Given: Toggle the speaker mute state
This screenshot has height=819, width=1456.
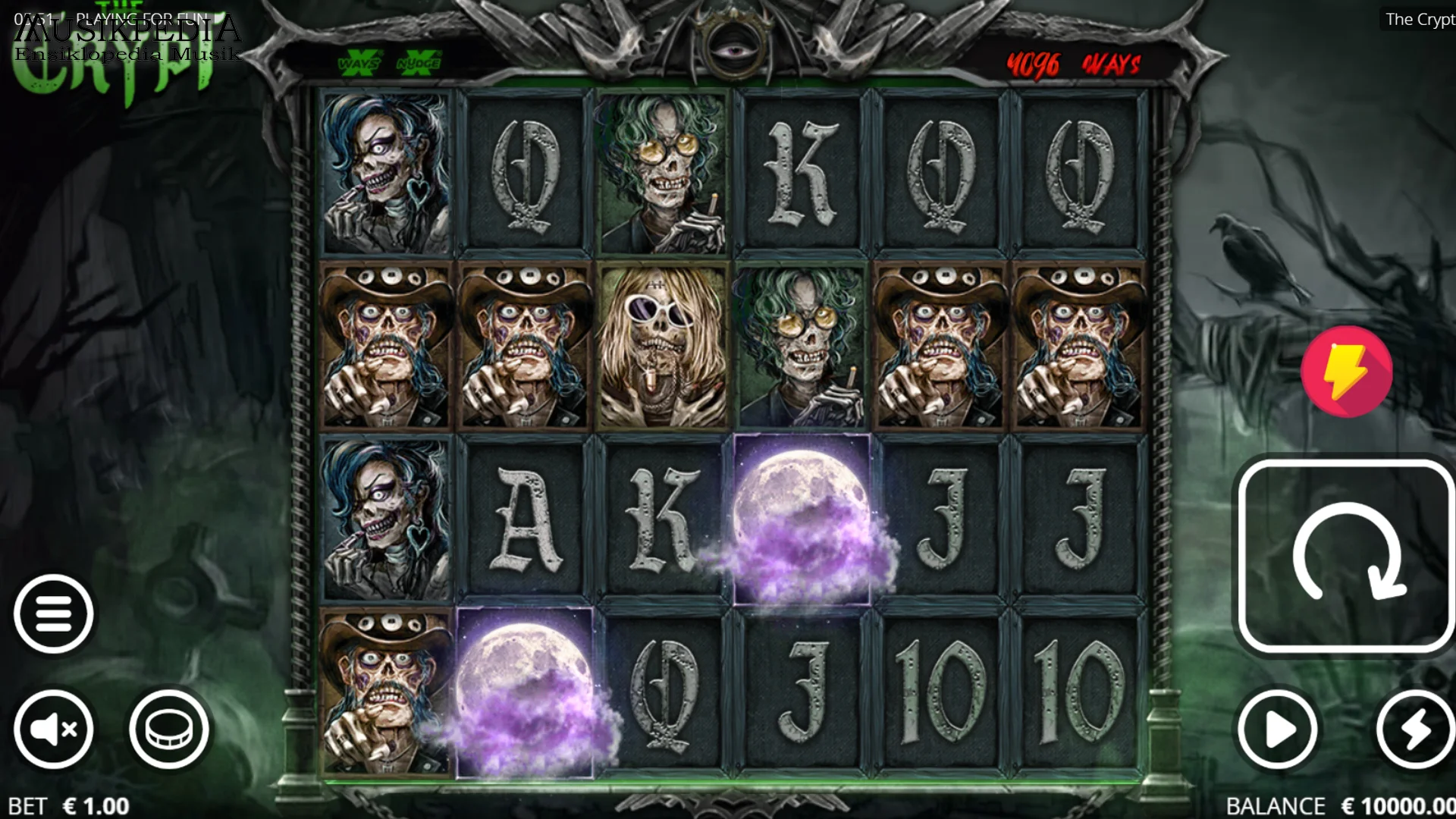Looking at the screenshot, I should [53, 729].
